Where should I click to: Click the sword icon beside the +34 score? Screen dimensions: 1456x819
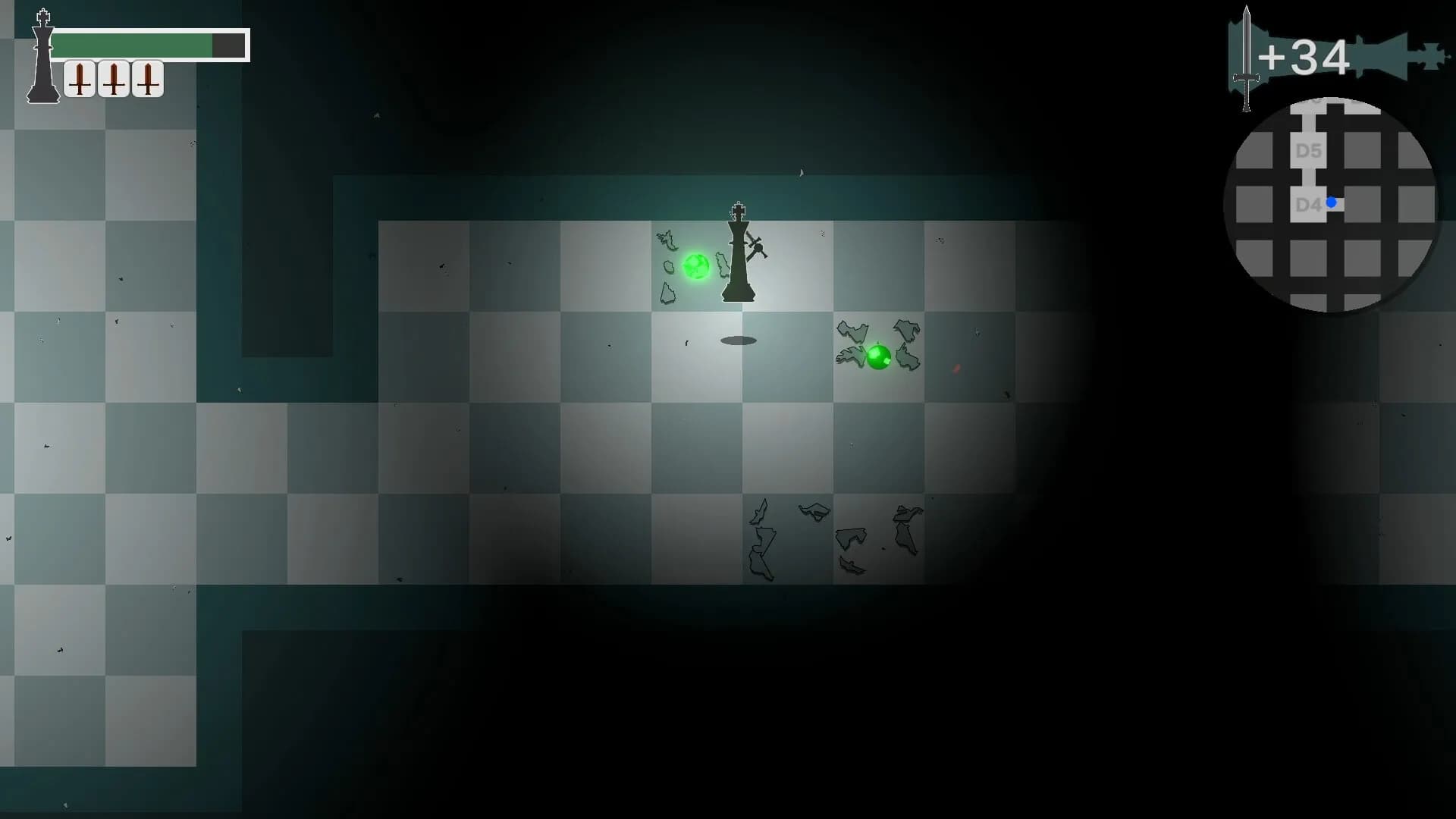pos(1246,57)
